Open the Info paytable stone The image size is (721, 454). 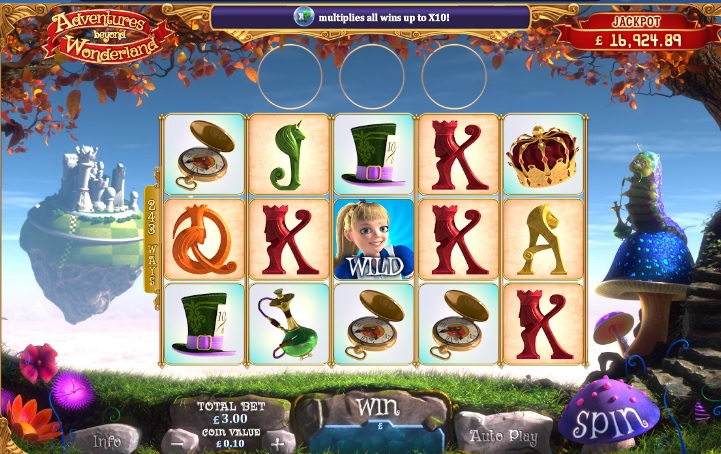point(107,440)
